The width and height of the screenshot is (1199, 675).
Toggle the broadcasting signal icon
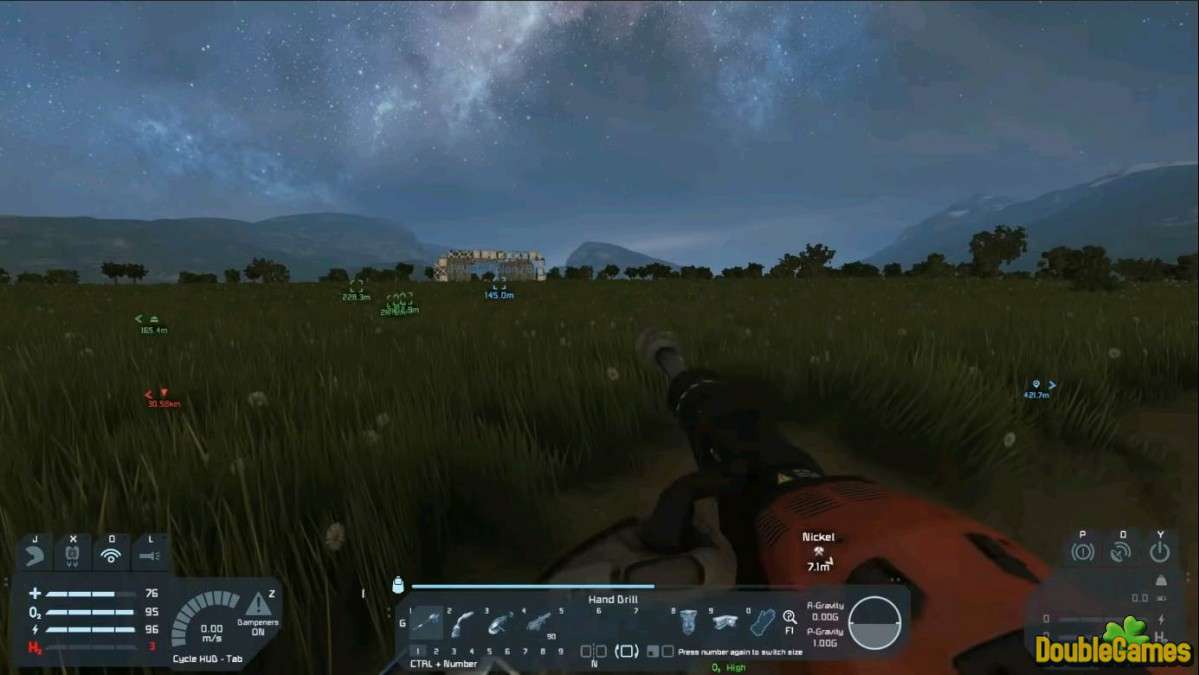[110, 553]
